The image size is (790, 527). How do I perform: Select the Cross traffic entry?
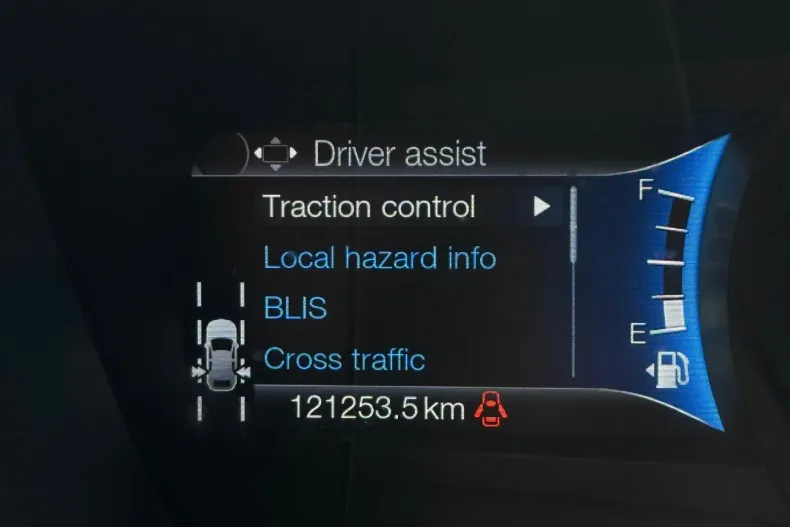pyautogui.click(x=344, y=359)
